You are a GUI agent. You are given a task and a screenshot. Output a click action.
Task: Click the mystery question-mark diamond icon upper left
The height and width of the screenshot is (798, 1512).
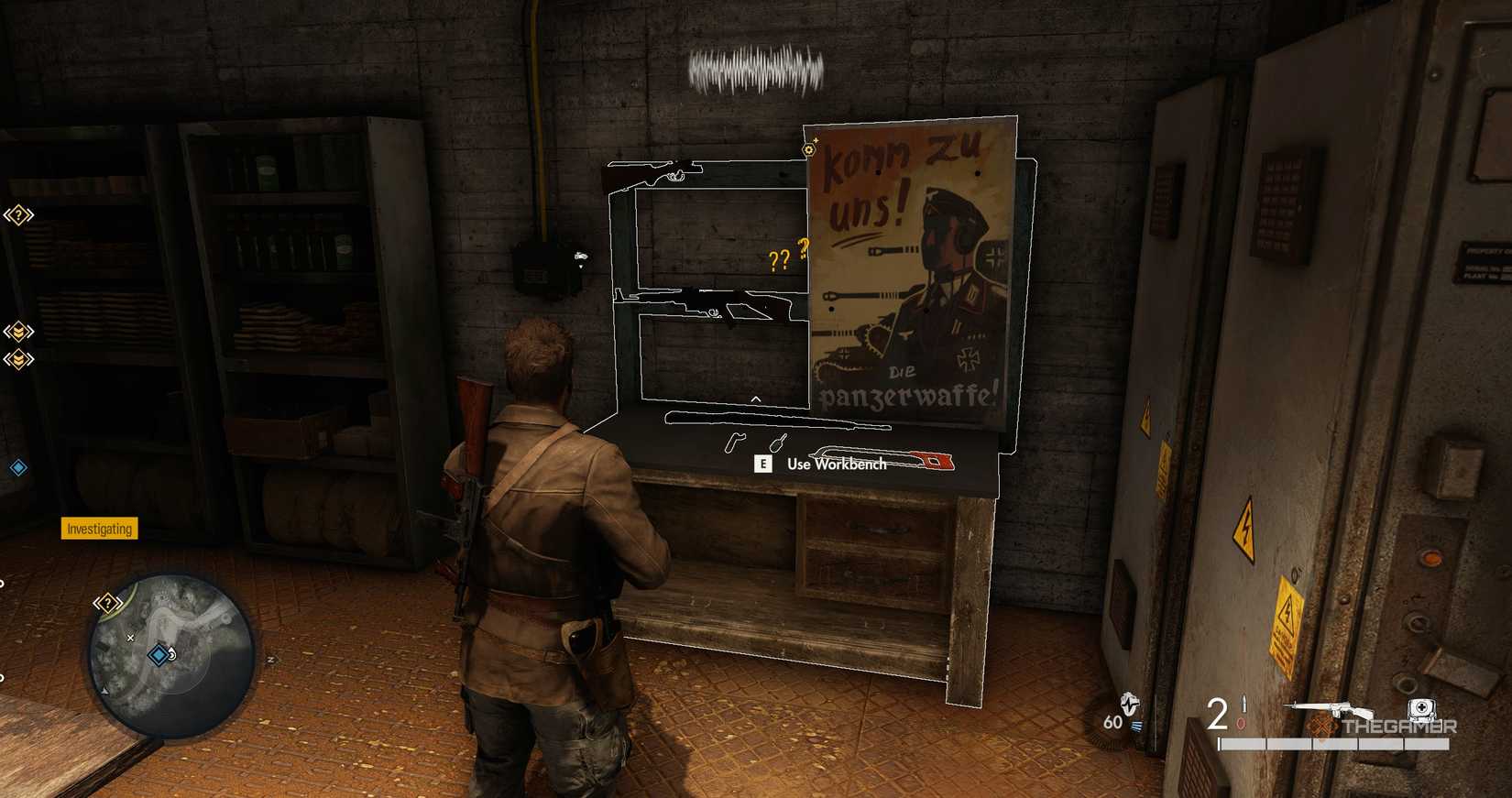pyautogui.click(x=18, y=214)
